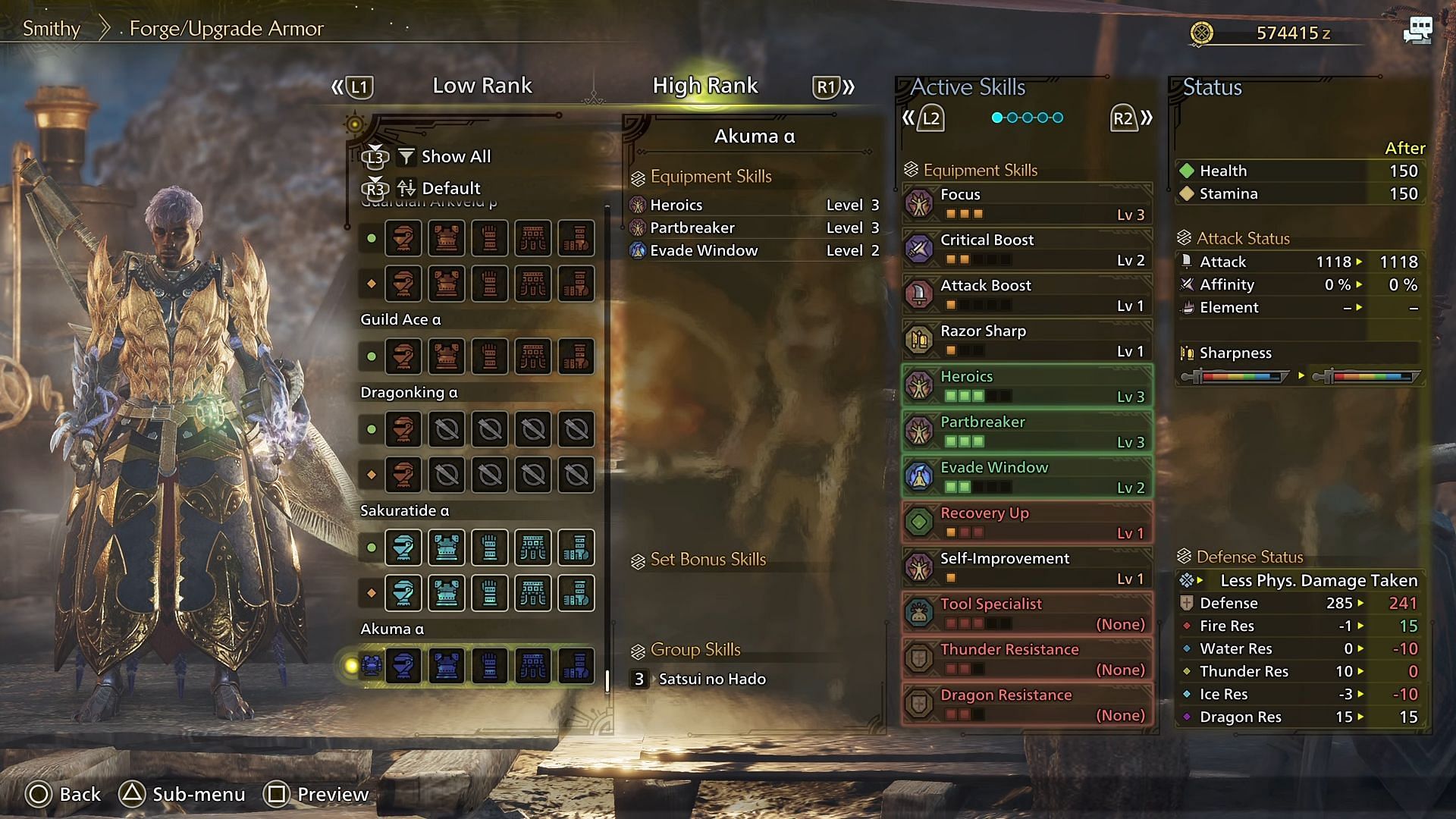
Task: Select the Akuma α helm piece
Action: coord(403,666)
